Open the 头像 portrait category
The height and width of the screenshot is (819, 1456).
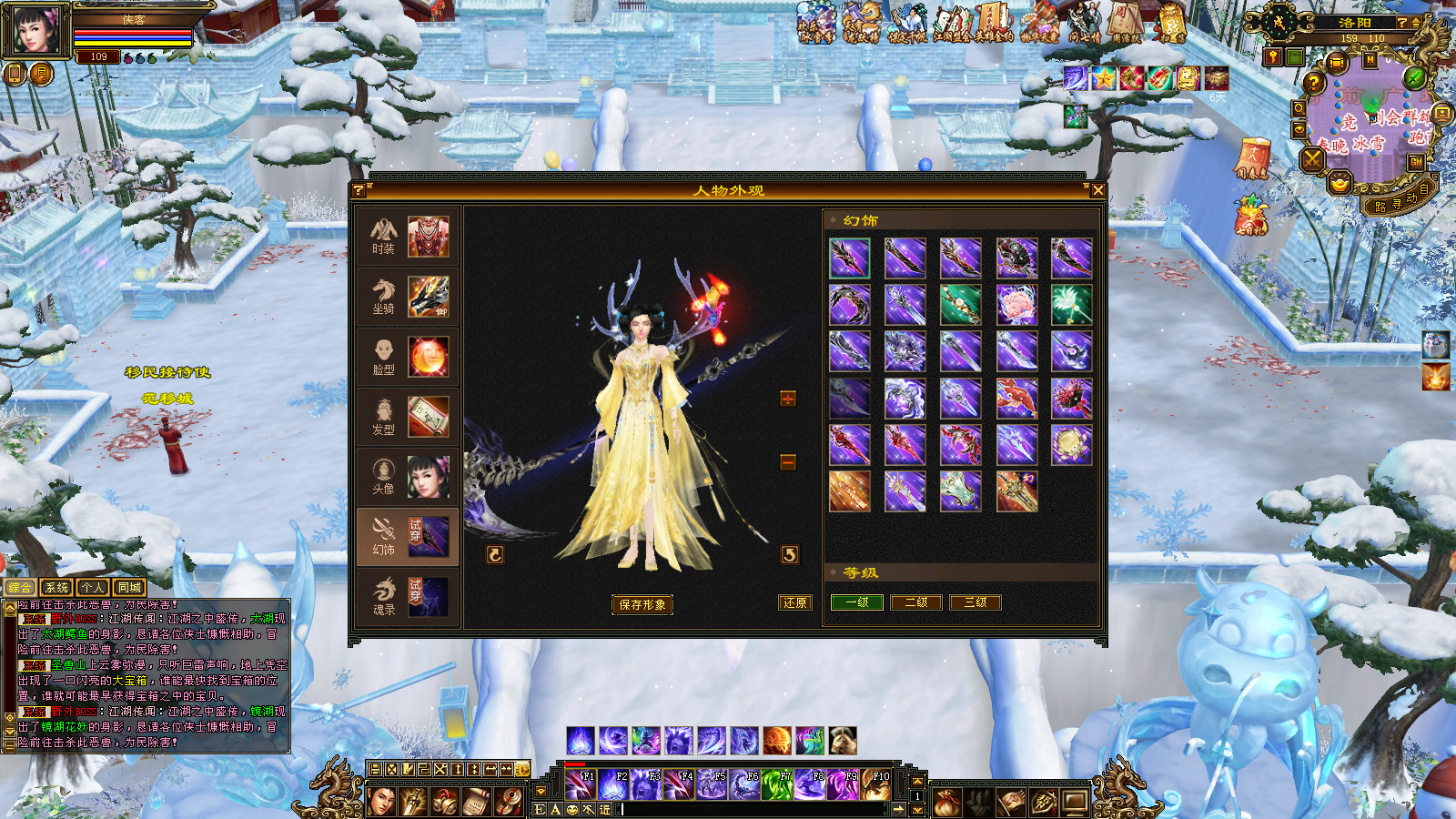407,477
